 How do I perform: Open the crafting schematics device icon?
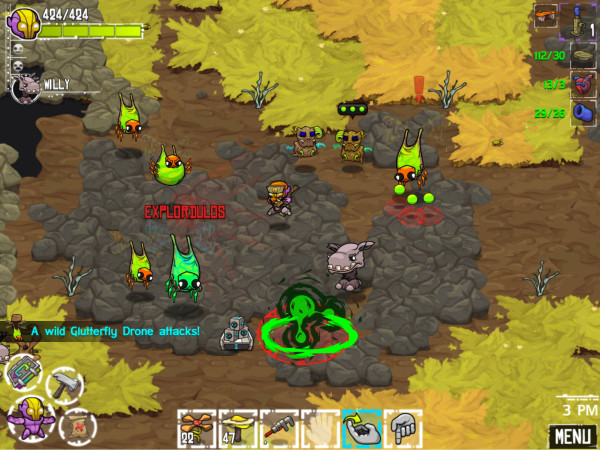[x=22, y=372]
